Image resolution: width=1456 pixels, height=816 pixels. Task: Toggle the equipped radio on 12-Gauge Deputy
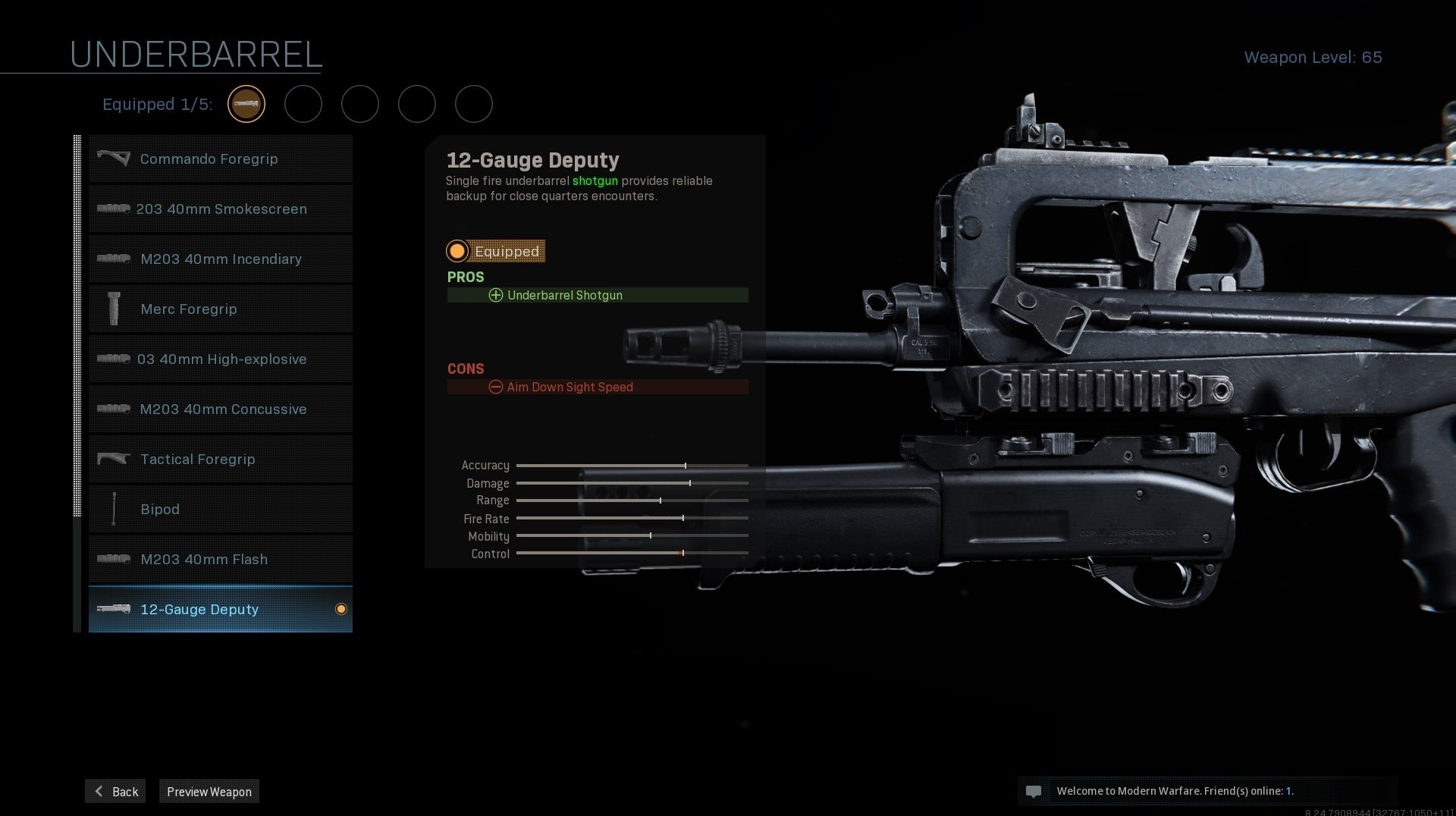coord(343,609)
